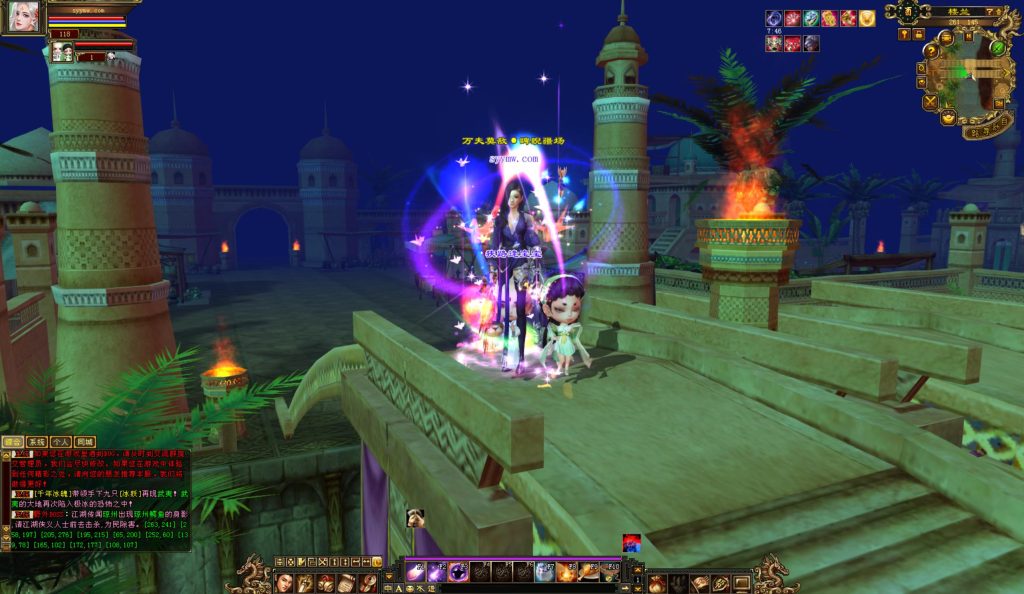Open the 系统 chat tab
The width and height of the screenshot is (1024, 594).
pos(37,441)
